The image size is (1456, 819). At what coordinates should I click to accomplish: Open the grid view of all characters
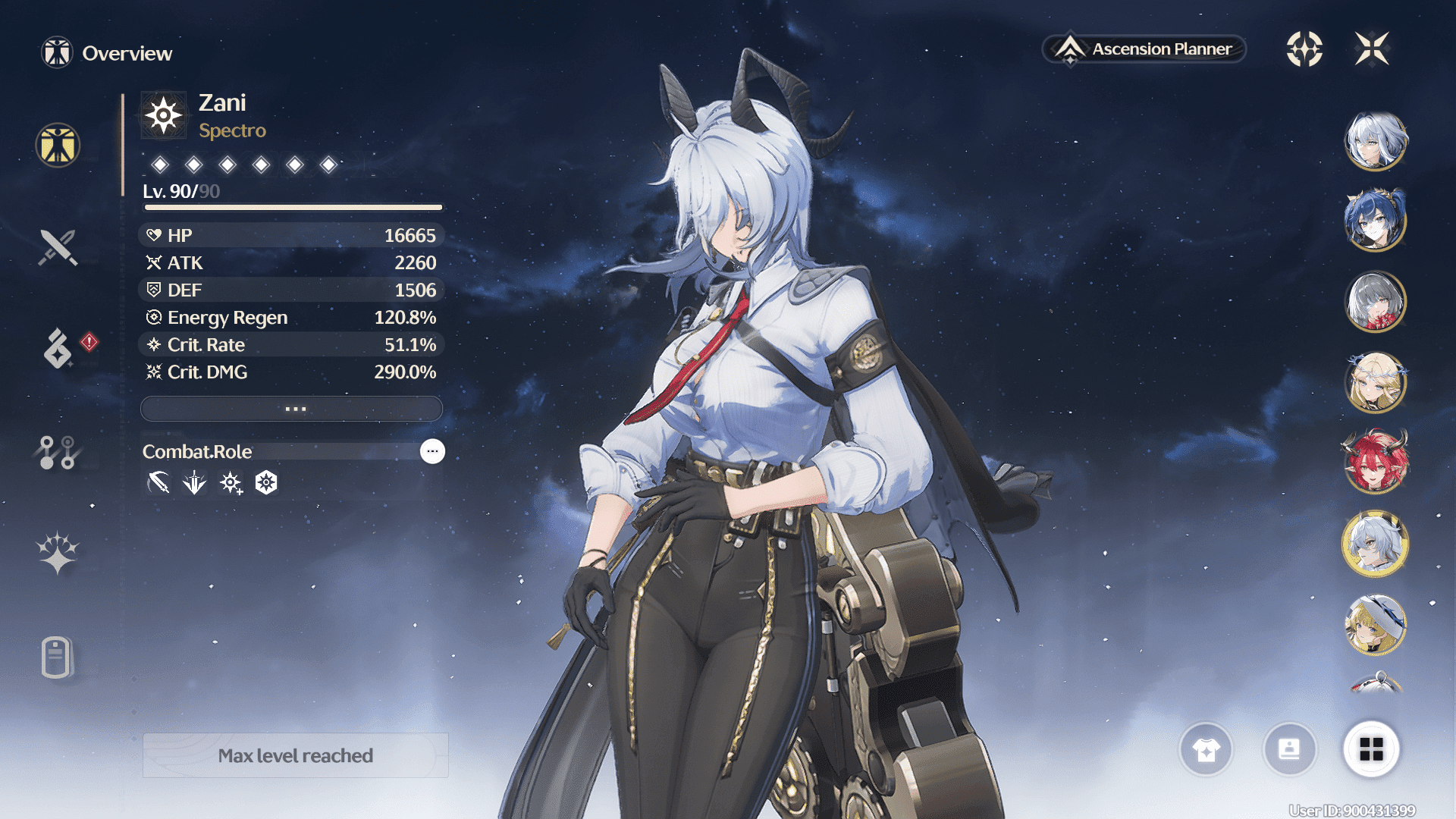click(x=1371, y=749)
